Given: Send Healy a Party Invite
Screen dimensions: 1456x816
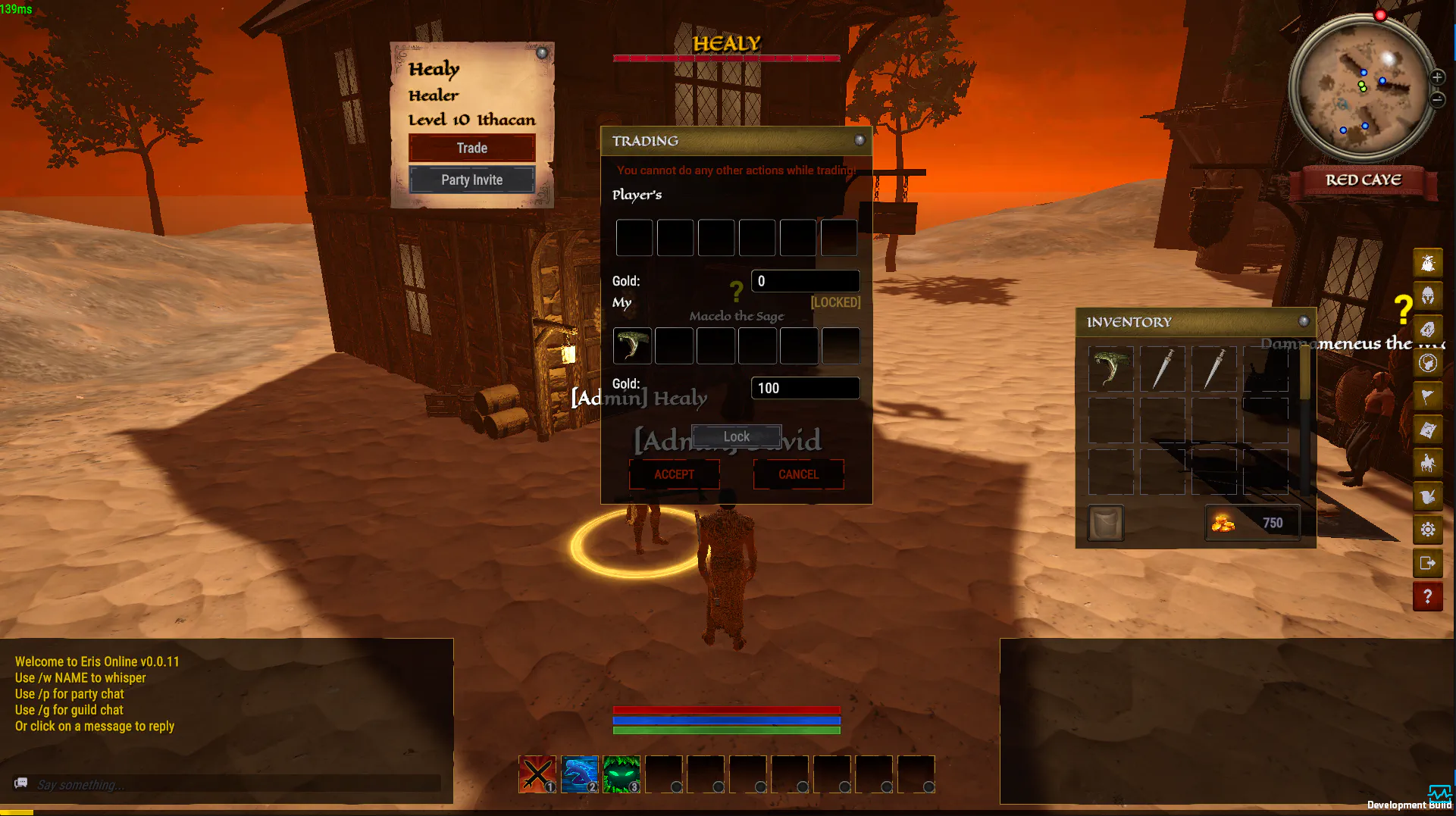Looking at the screenshot, I should (471, 180).
